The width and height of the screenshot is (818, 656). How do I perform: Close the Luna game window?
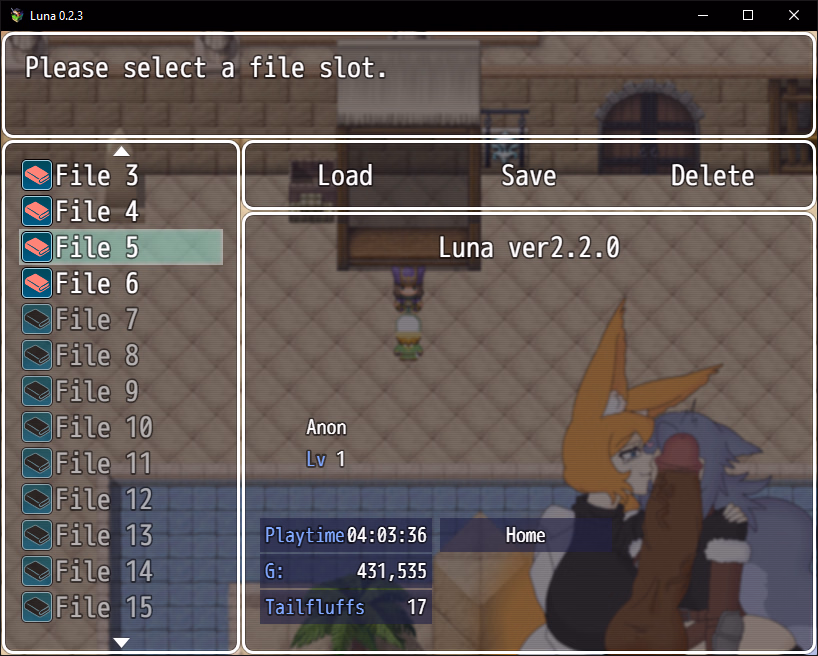coord(794,15)
